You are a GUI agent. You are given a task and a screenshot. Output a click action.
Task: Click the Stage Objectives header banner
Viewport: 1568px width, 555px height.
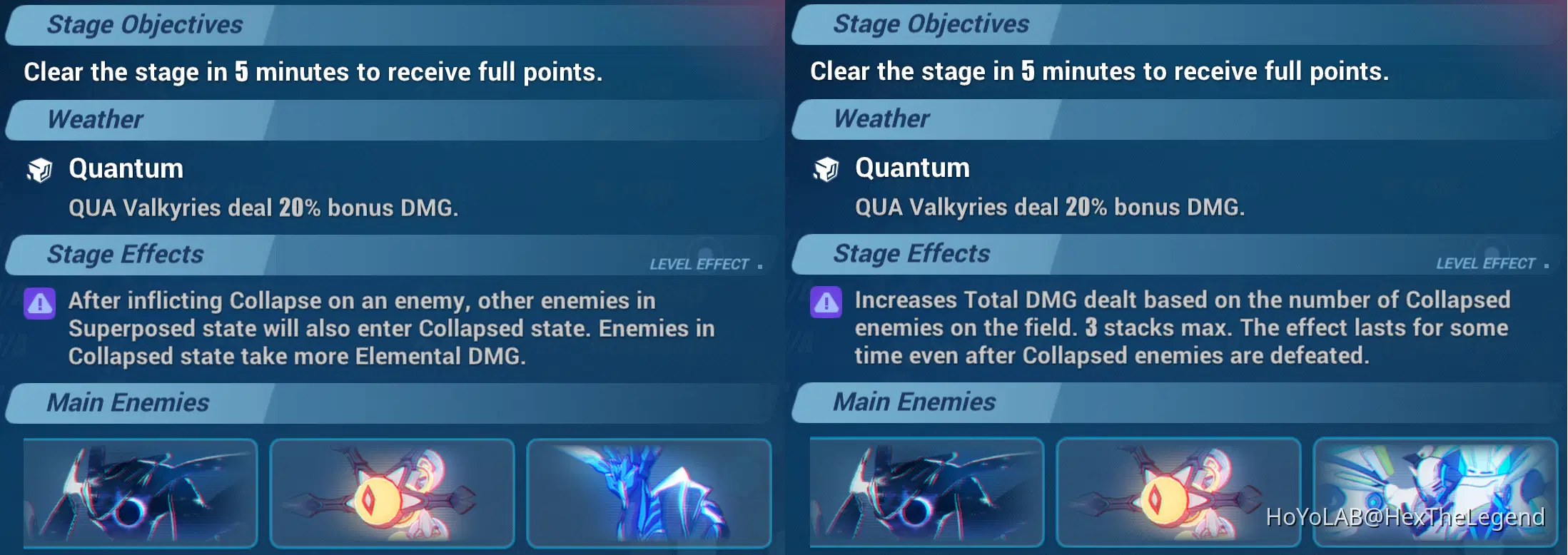tap(143, 24)
